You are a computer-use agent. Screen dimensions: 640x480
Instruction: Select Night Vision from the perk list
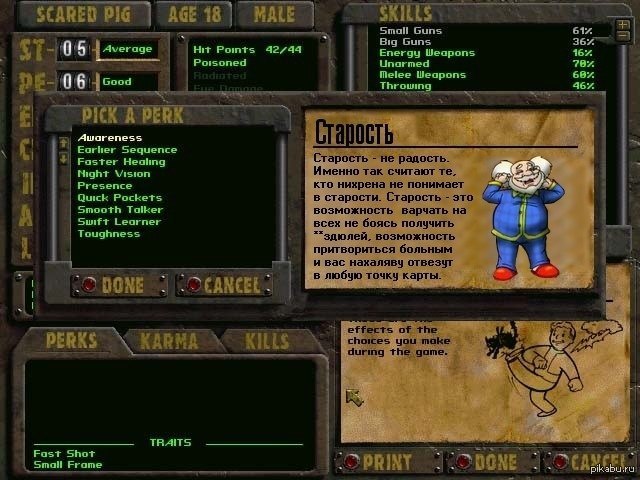click(113, 174)
